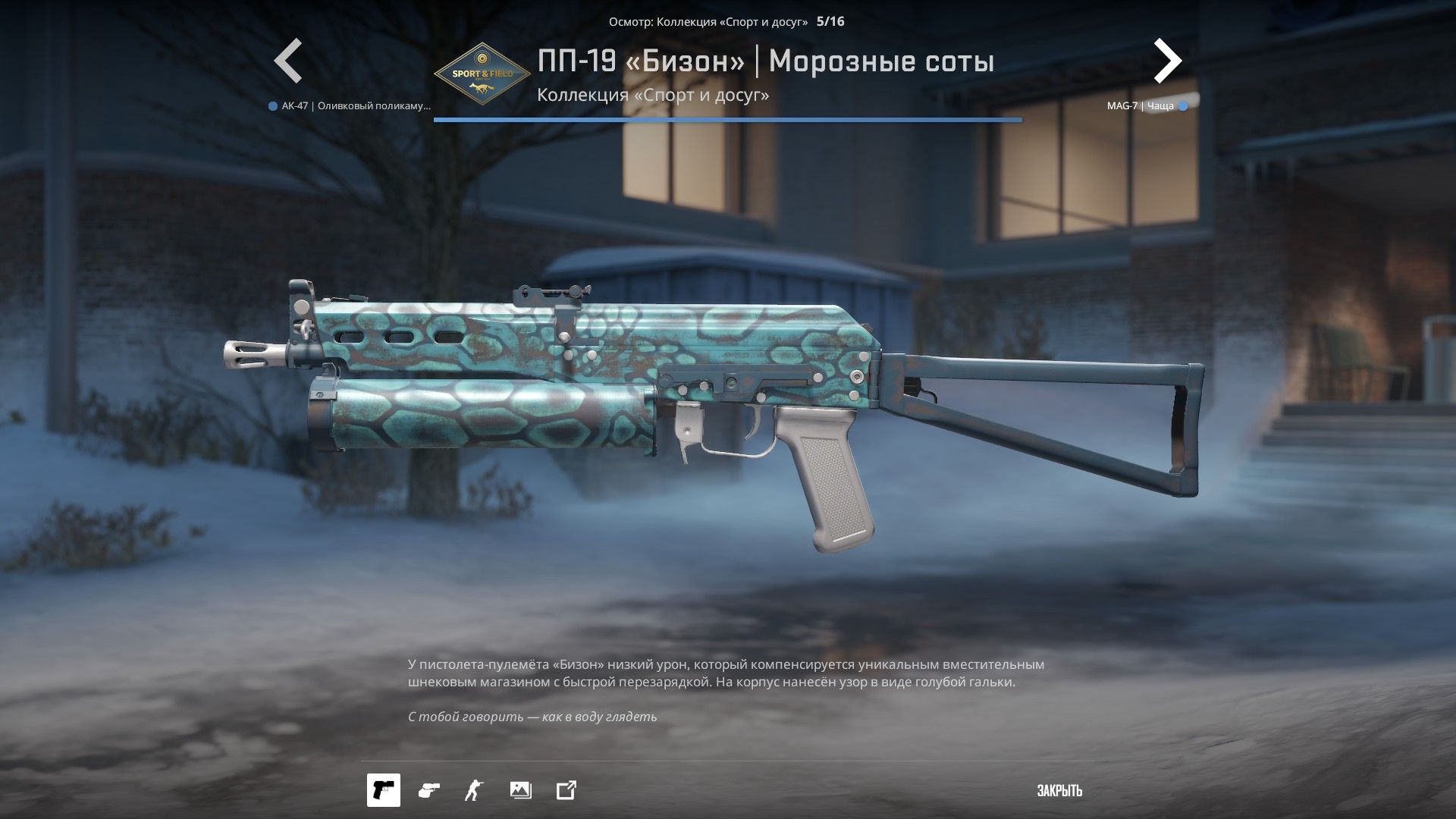Open the background scenery picture icon

[x=521, y=790]
